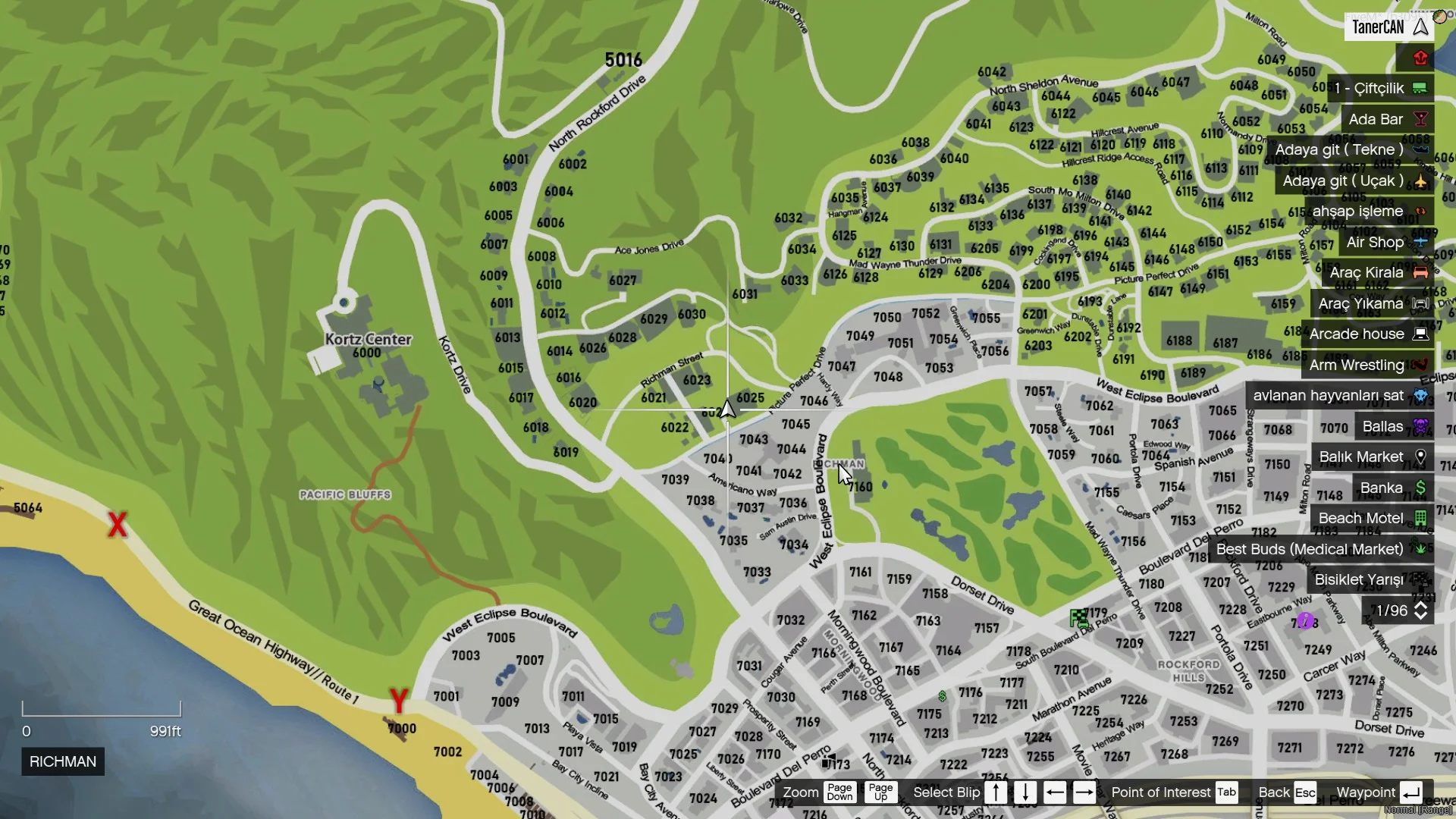Screen dimensions: 1456x819
Task: Select 'Adaya git ( Tekne )' legend entry
Action: [1350, 150]
